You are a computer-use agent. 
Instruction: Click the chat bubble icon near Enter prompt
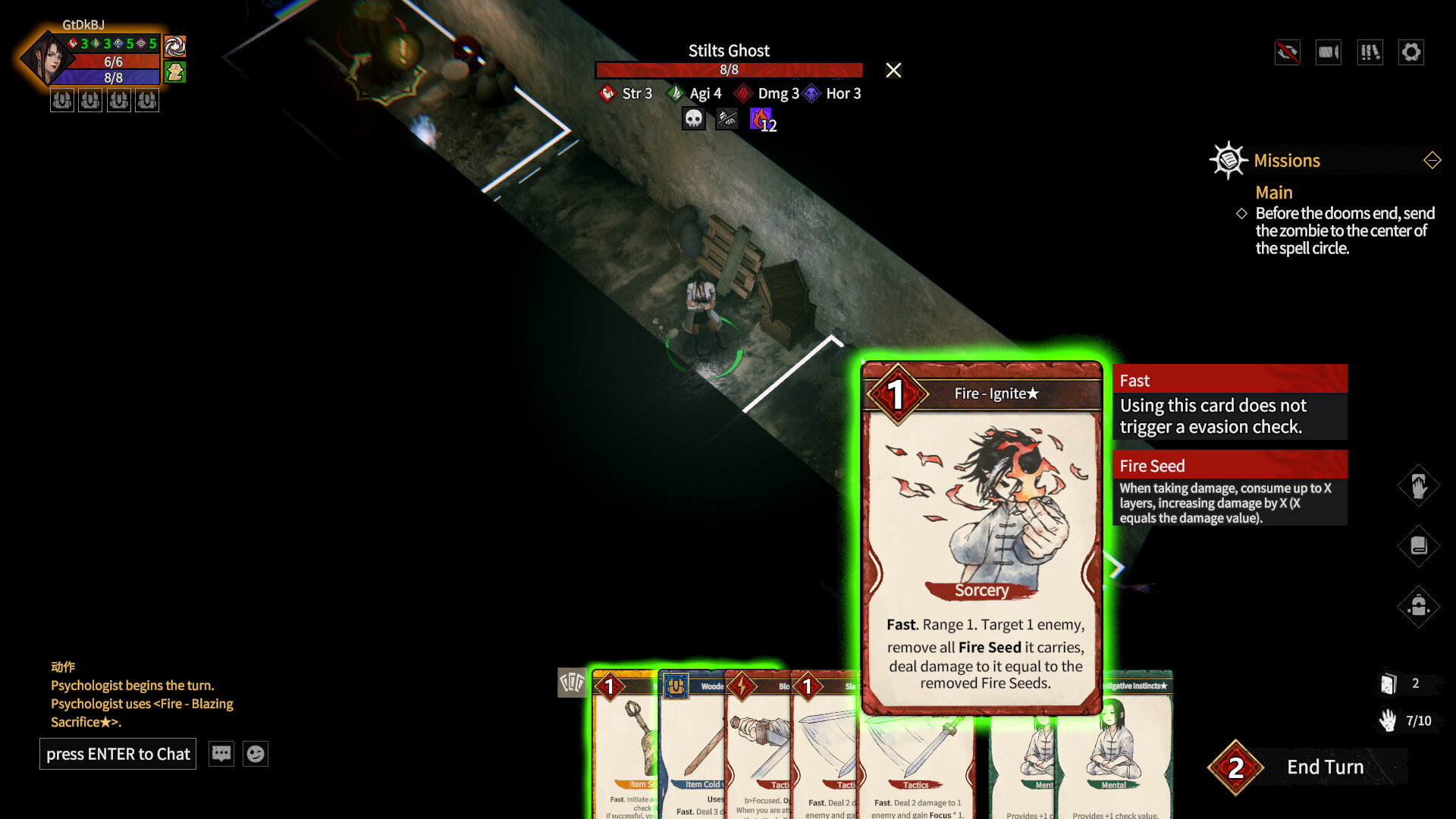pyautogui.click(x=221, y=753)
